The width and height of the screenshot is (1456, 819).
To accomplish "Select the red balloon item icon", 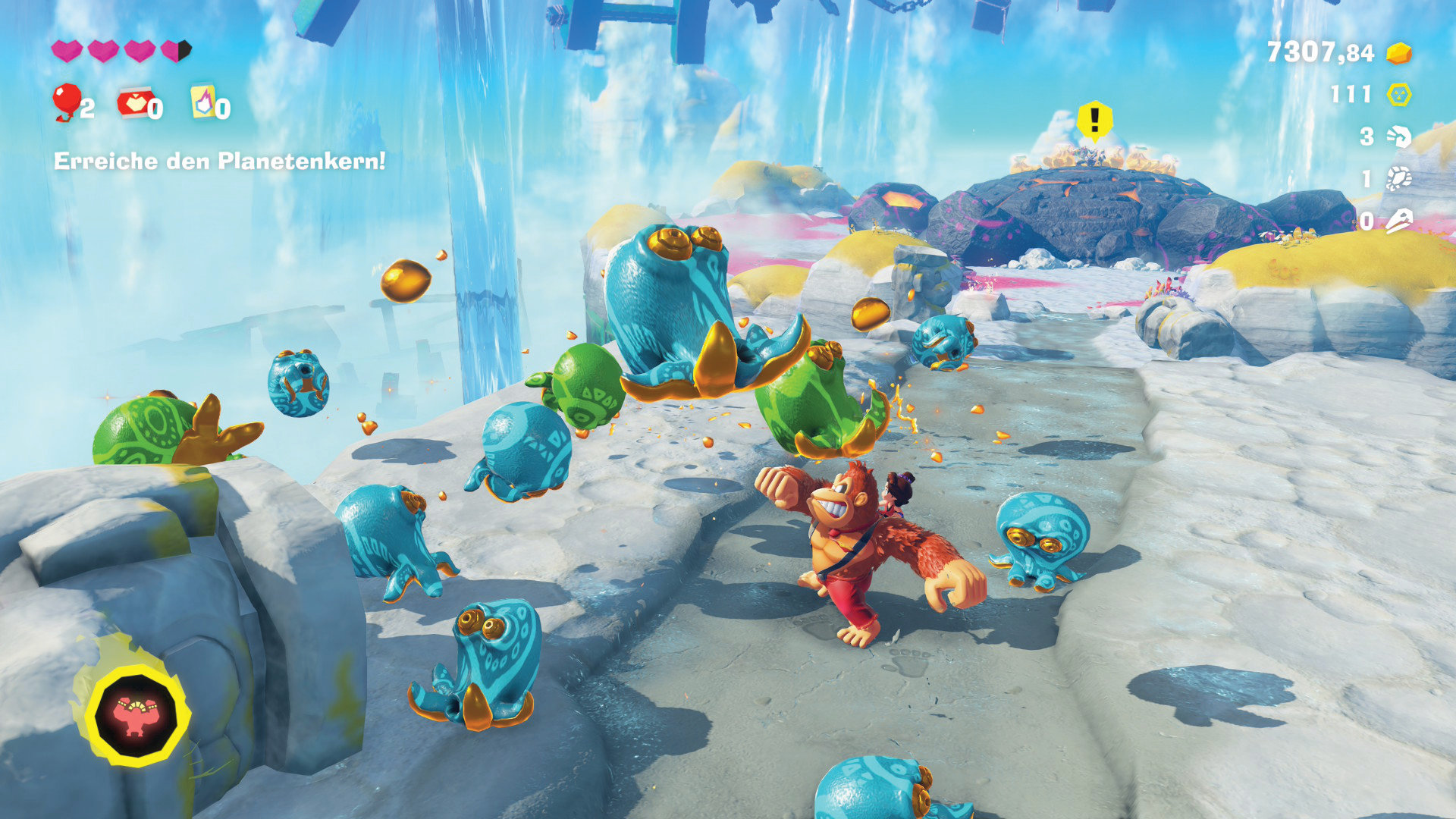I will [x=66, y=102].
